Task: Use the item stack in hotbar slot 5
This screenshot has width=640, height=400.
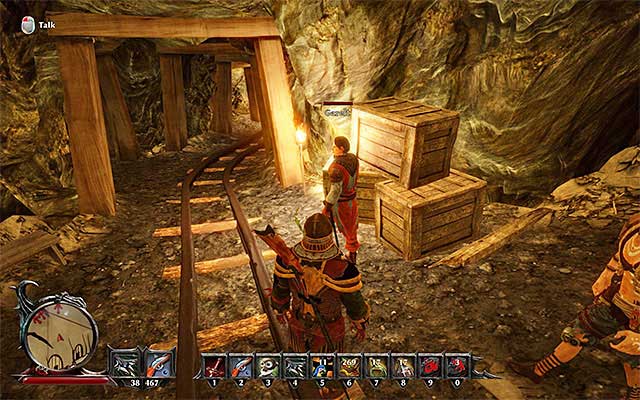Action: pyautogui.click(x=322, y=367)
